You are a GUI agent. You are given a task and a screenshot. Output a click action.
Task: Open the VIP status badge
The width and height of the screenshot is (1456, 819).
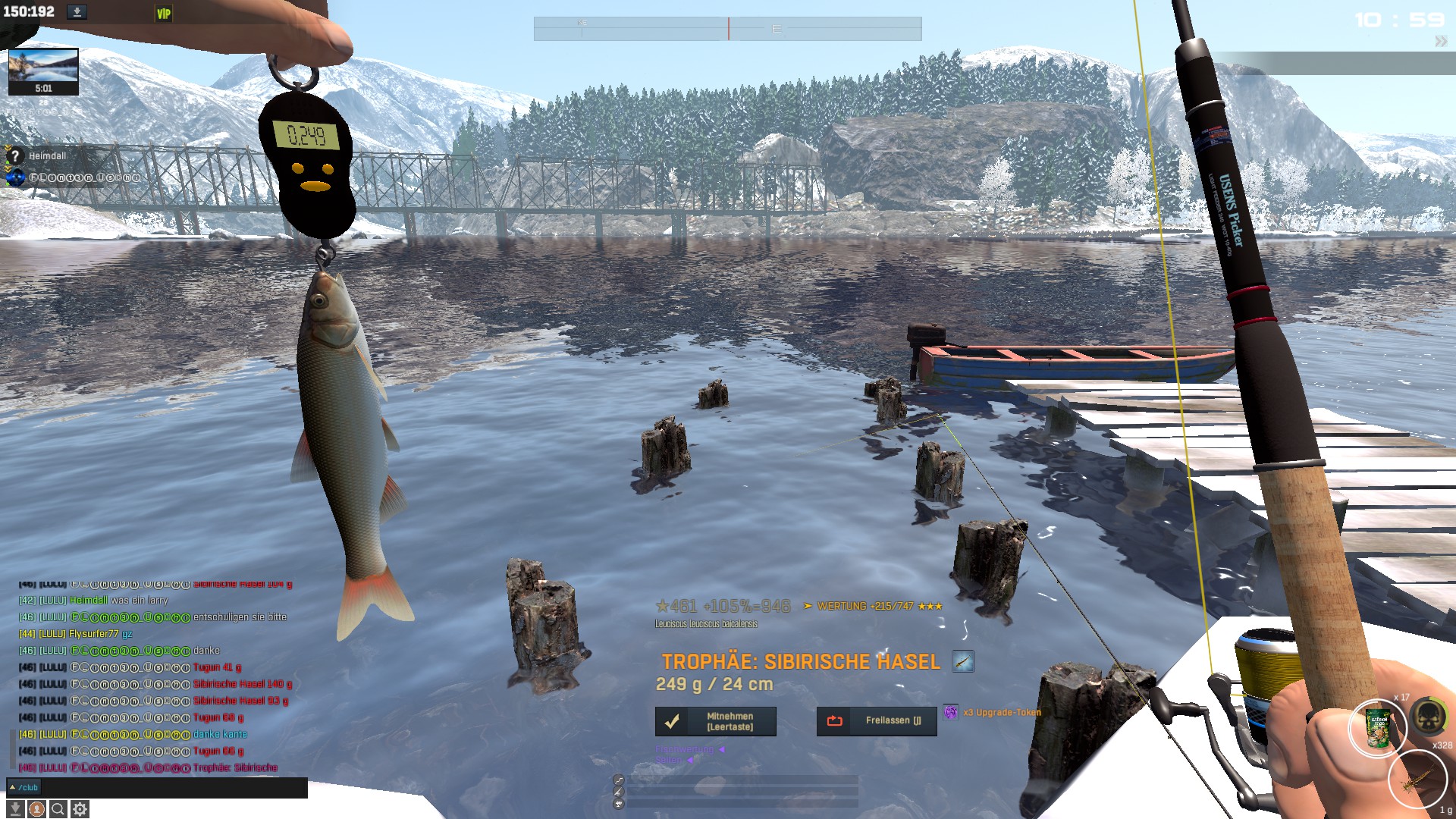coord(163,14)
